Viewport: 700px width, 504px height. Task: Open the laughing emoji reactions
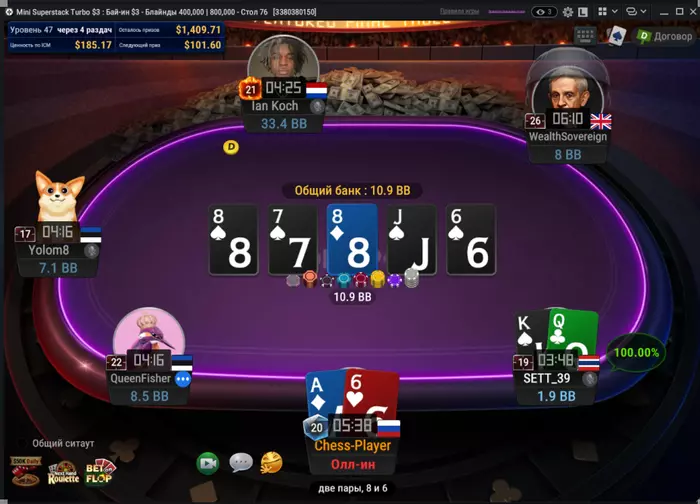tap(271, 463)
